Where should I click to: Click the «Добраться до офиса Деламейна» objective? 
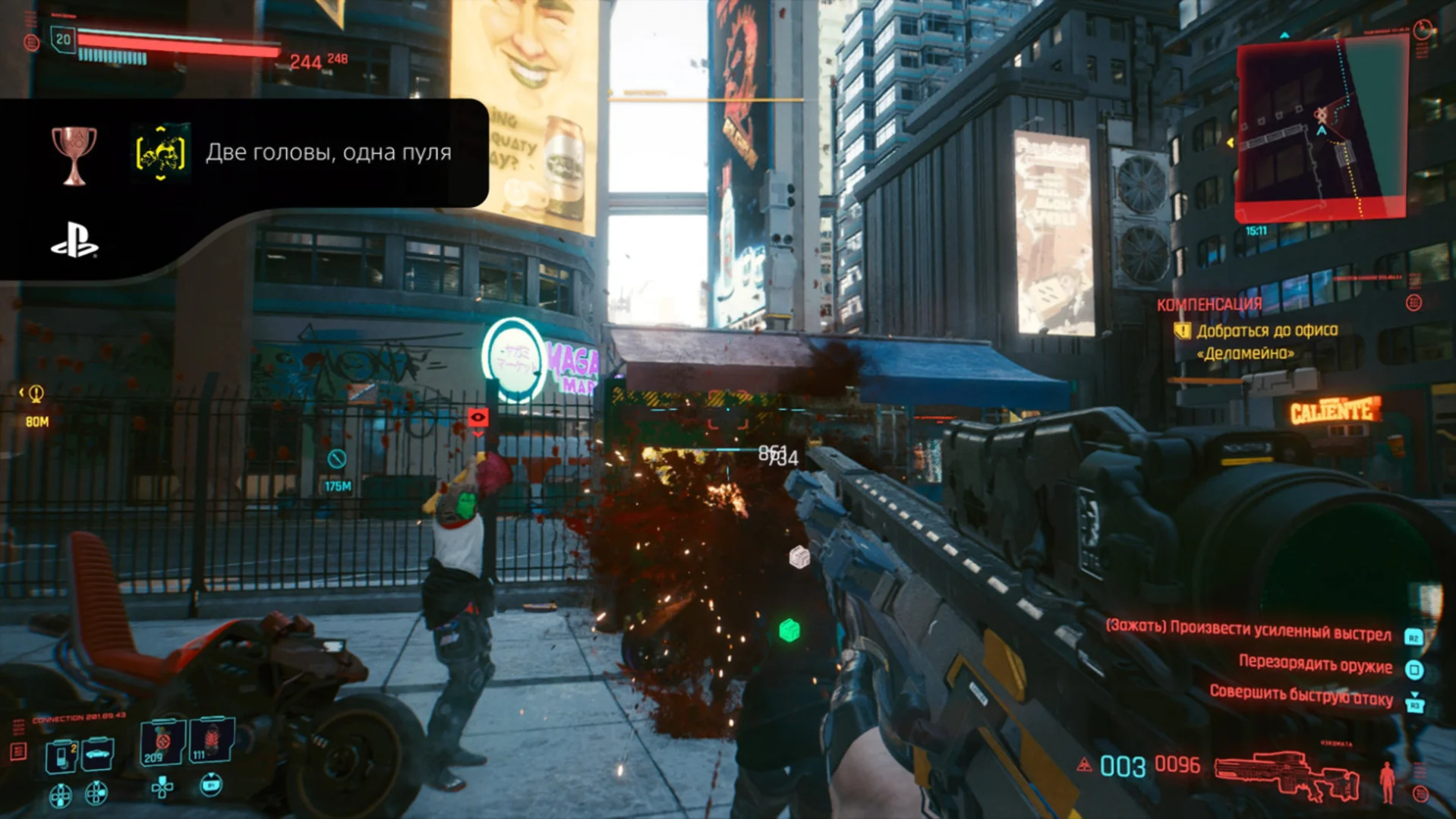coord(1266,342)
